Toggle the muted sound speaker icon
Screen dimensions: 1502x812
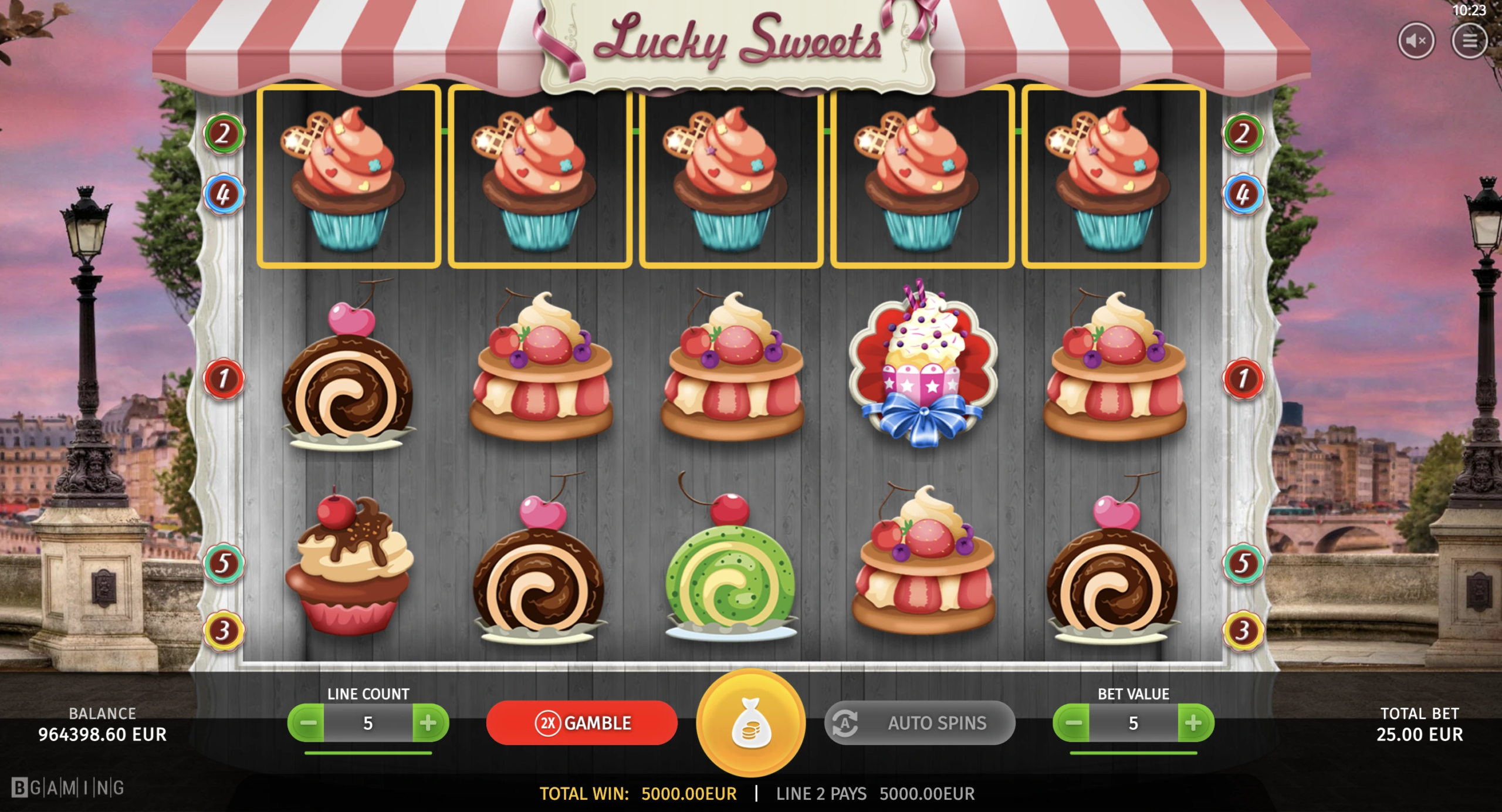pos(1415,40)
